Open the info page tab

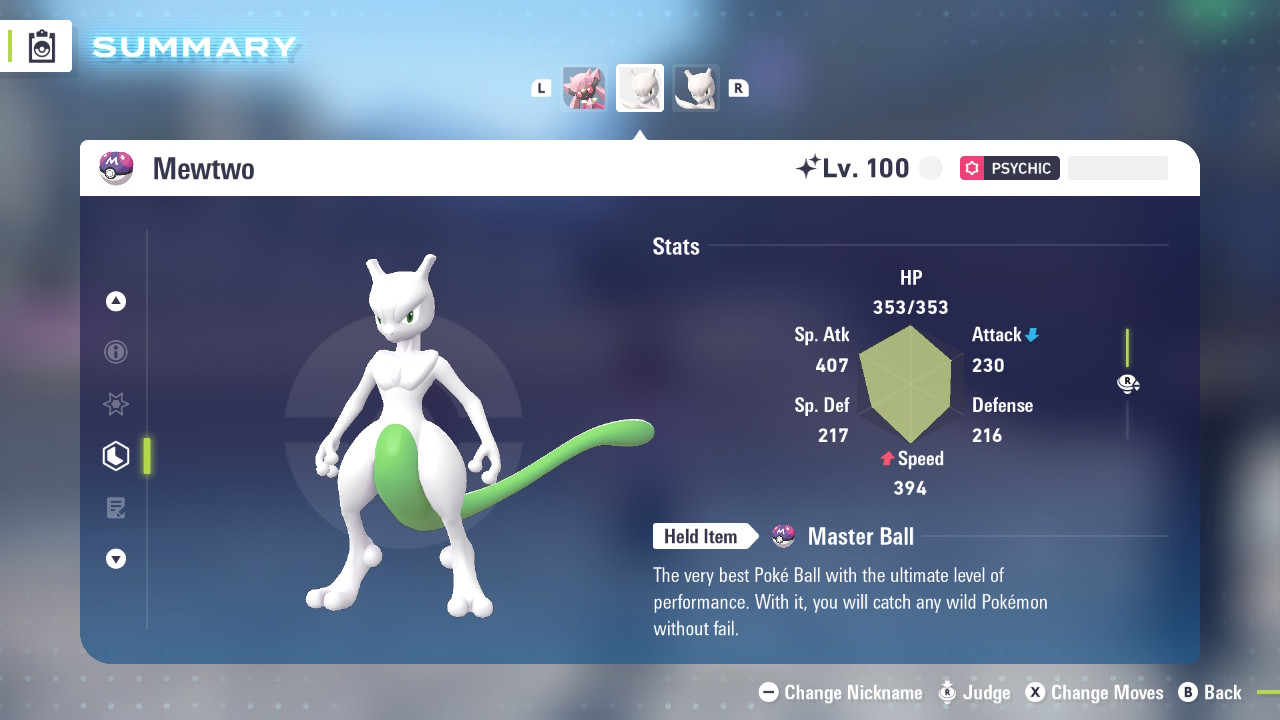(116, 352)
